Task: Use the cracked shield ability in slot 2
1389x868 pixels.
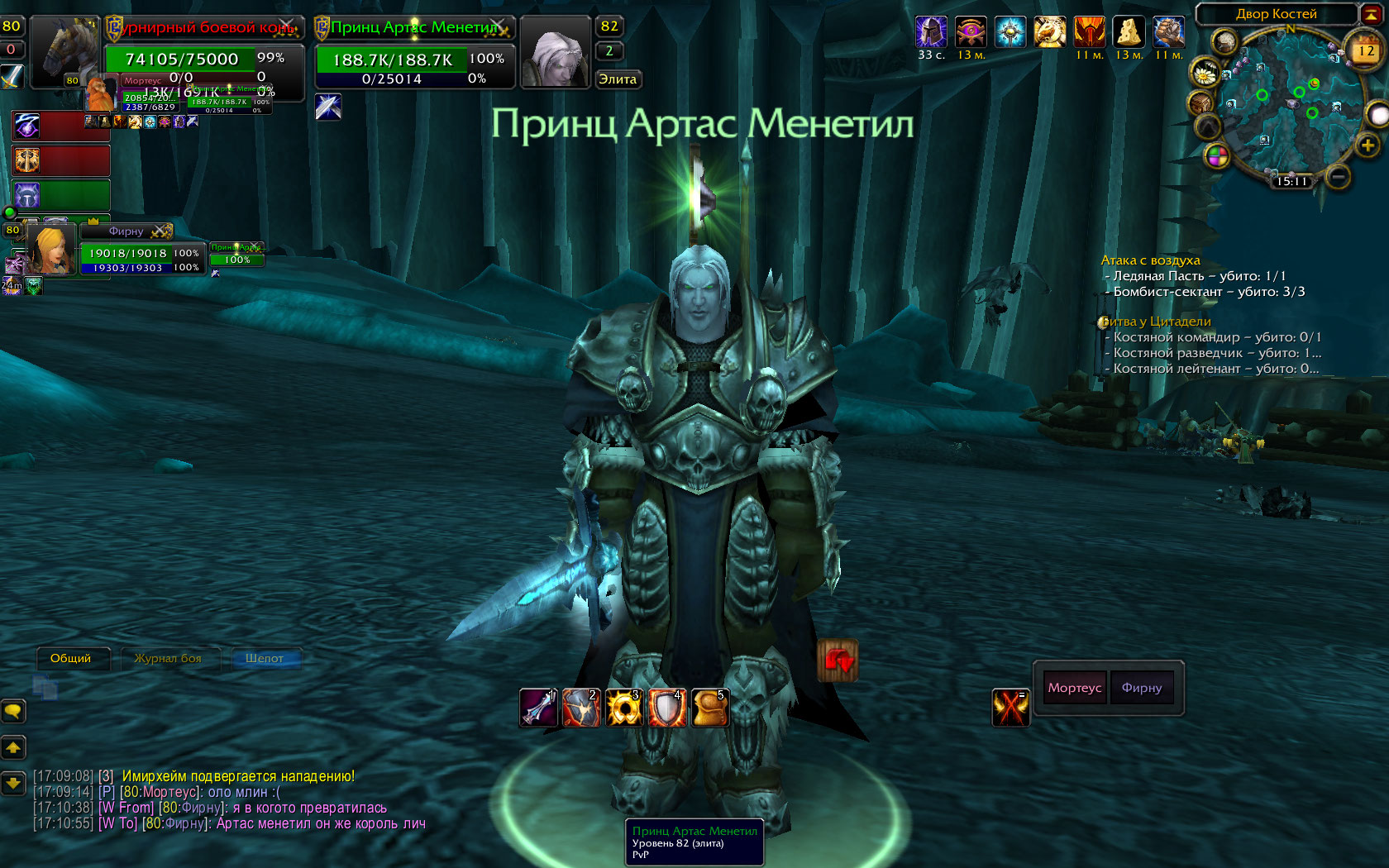Action: (581, 708)
